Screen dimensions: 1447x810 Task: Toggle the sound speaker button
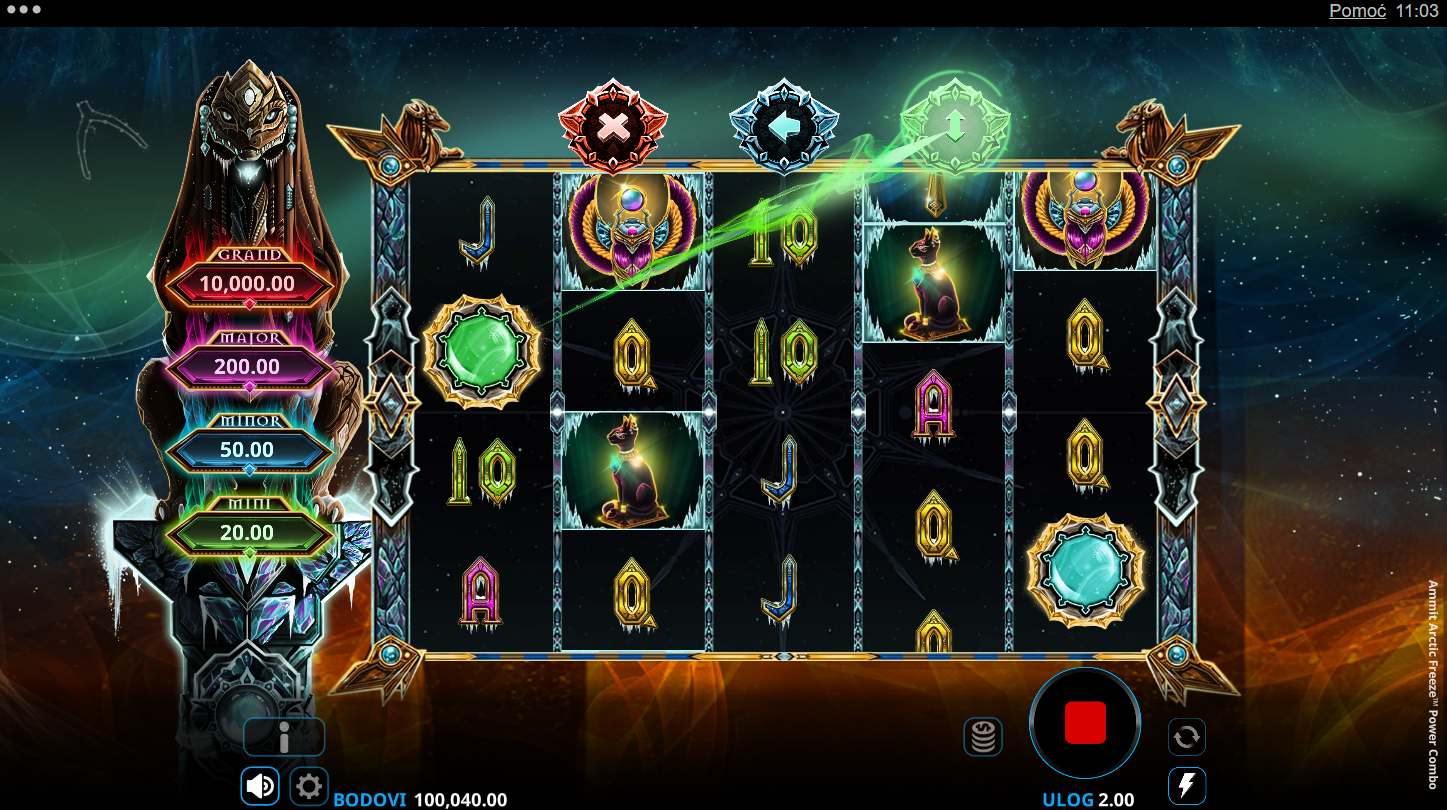260,786
